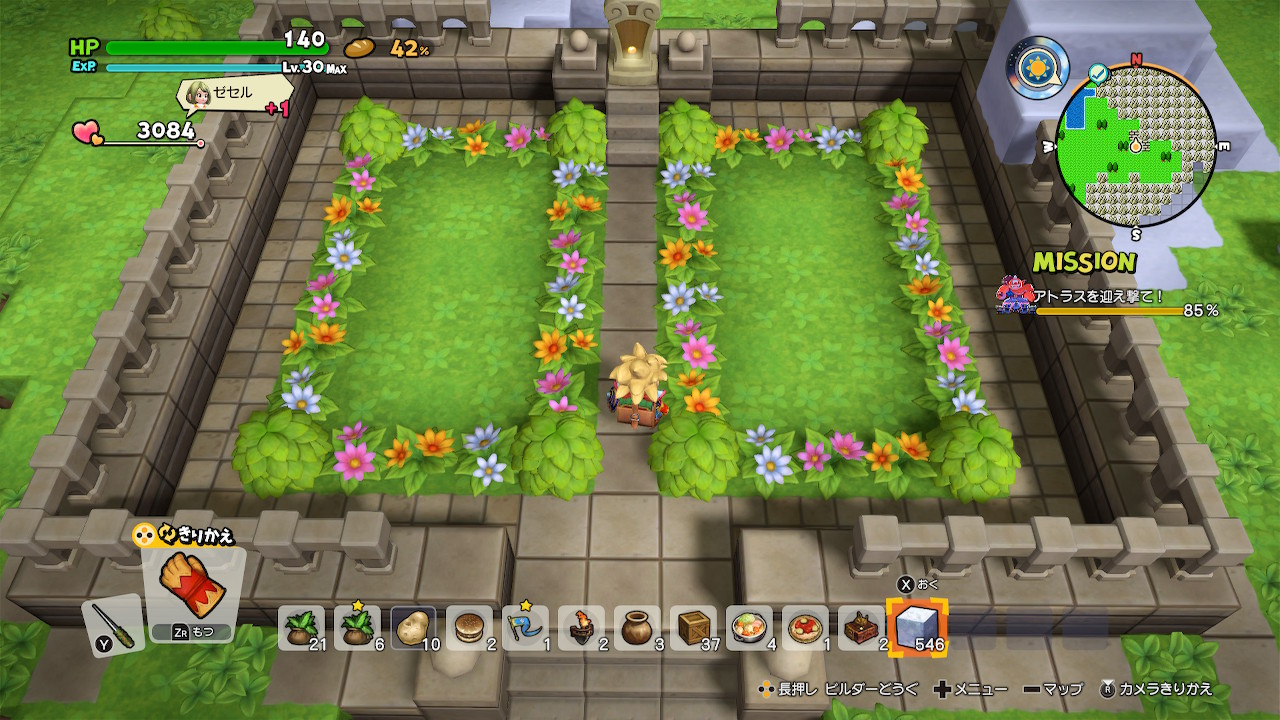Choose the blue starred flag item
Image resolution: width=1280 pixels, height=720 pixels.
pos(525,629)
